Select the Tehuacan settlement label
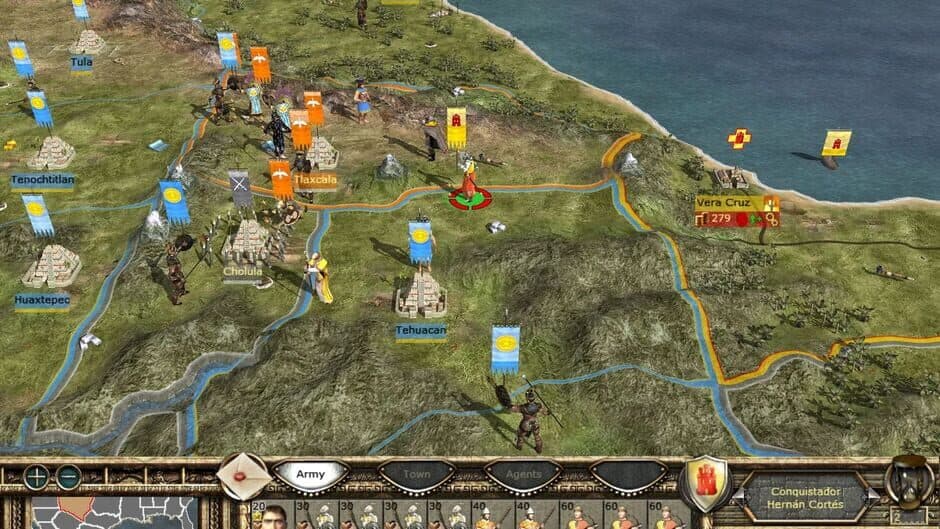 click(x=420, y=328)
